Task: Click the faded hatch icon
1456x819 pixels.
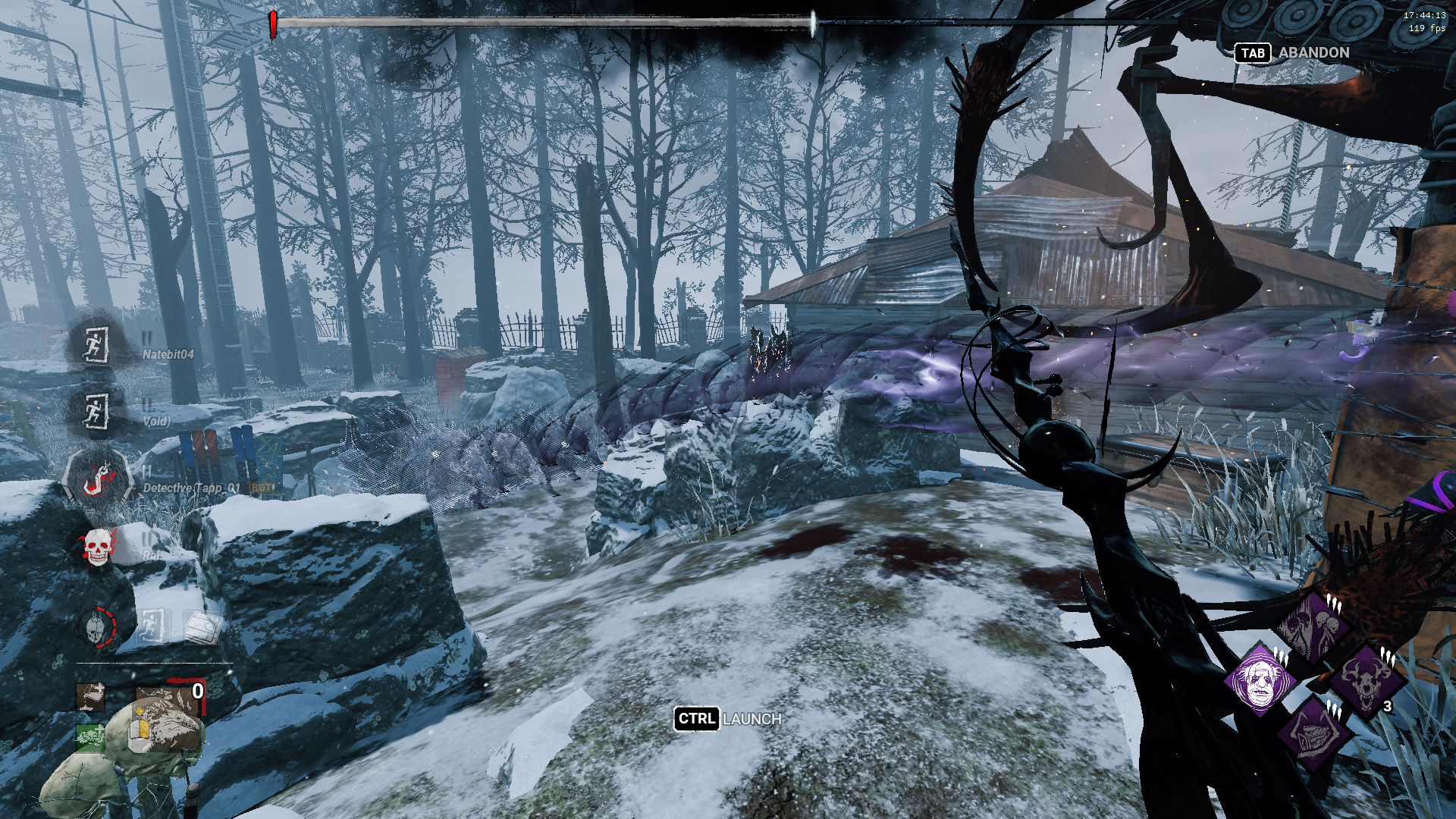Action: [x=202, y=626]
